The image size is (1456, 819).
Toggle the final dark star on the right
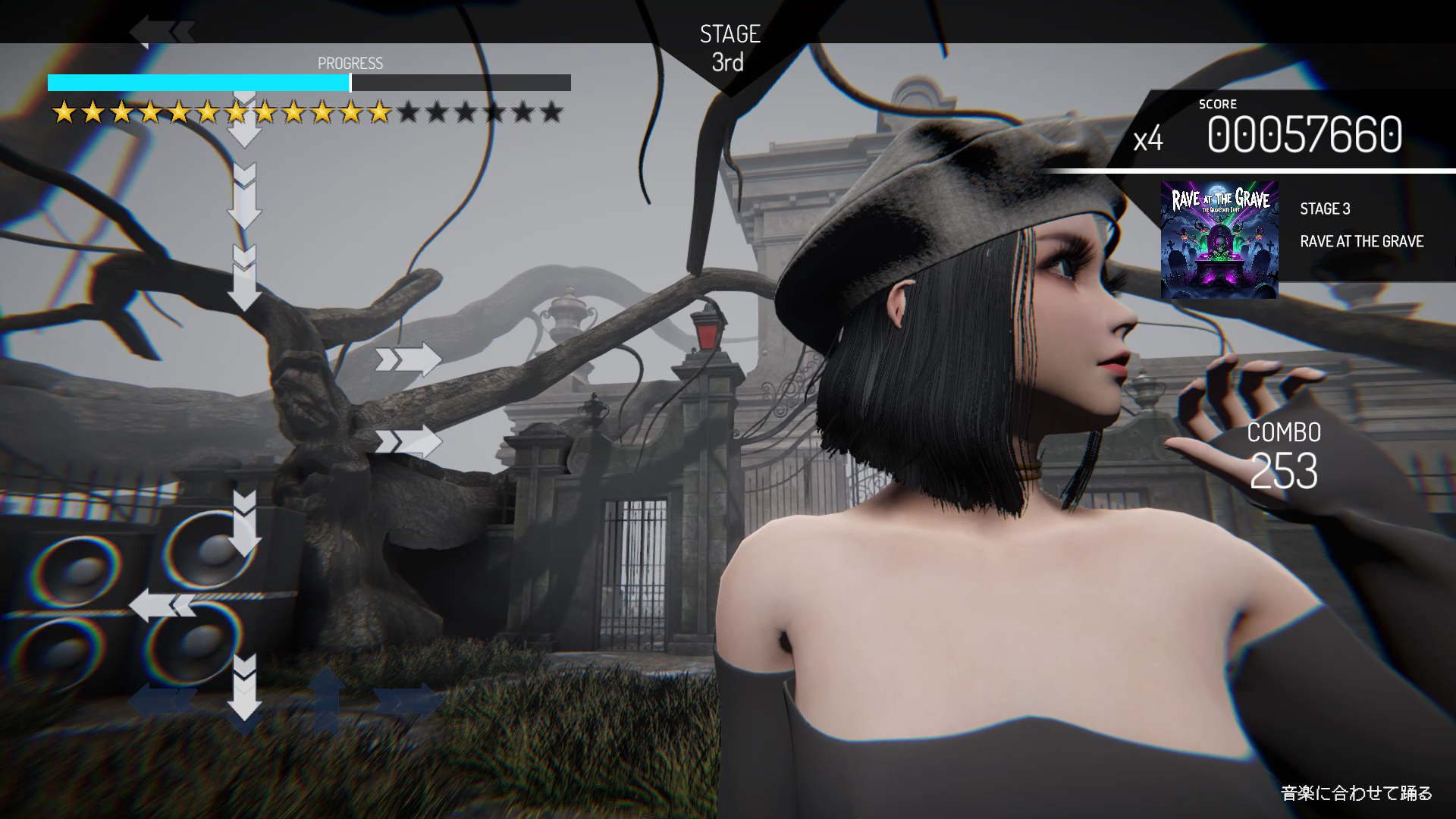tap(552, 112)
